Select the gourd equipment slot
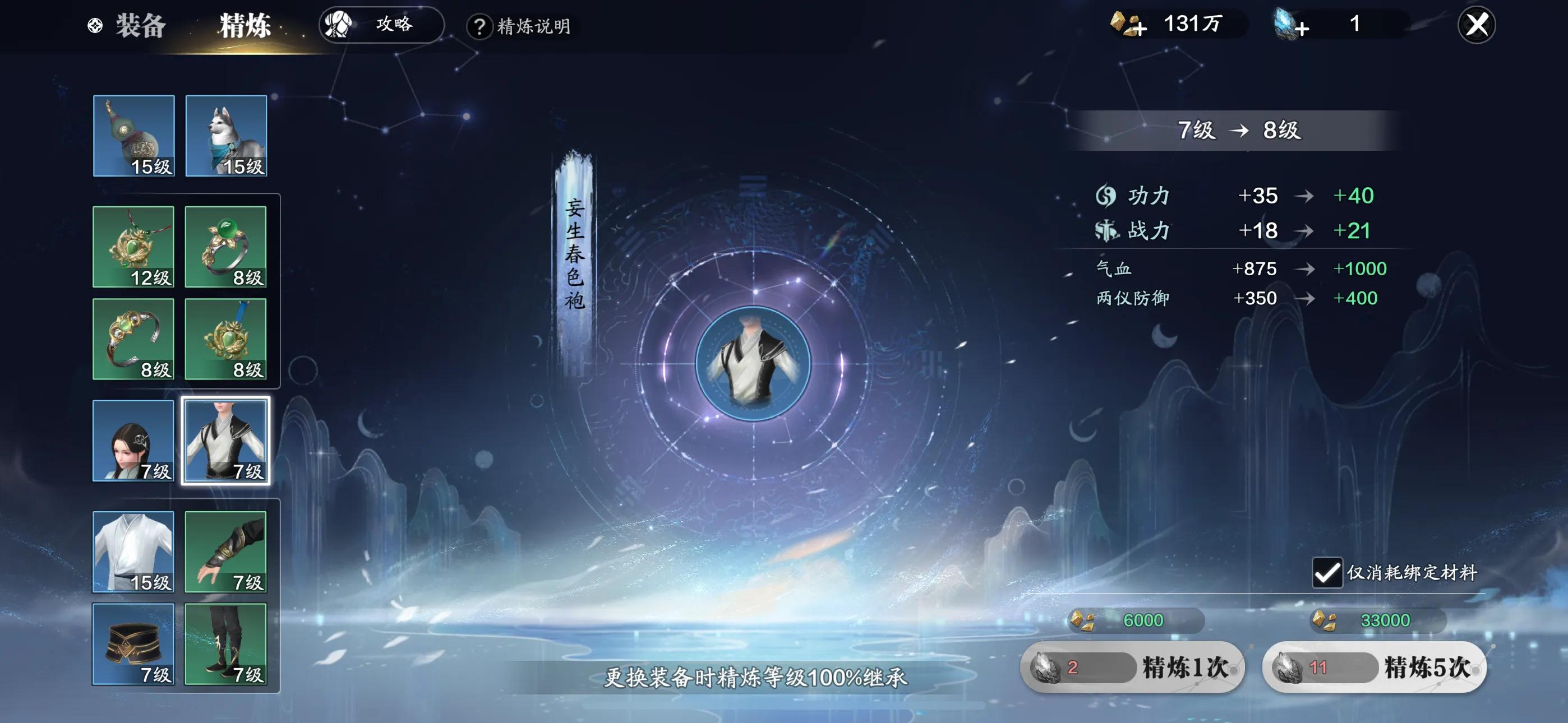 click(134, 136)
